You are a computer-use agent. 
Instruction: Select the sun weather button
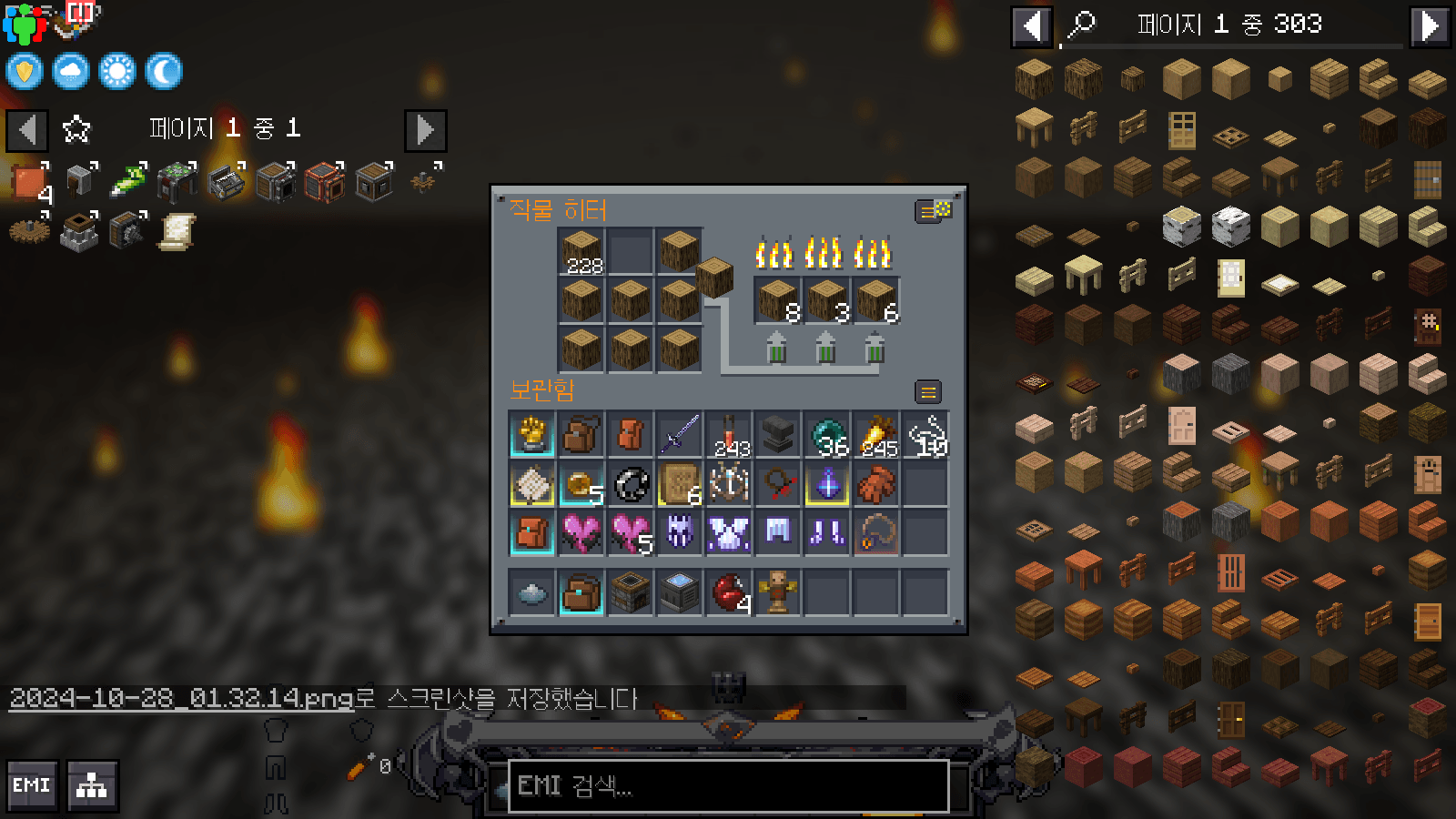tap(117, 71)
